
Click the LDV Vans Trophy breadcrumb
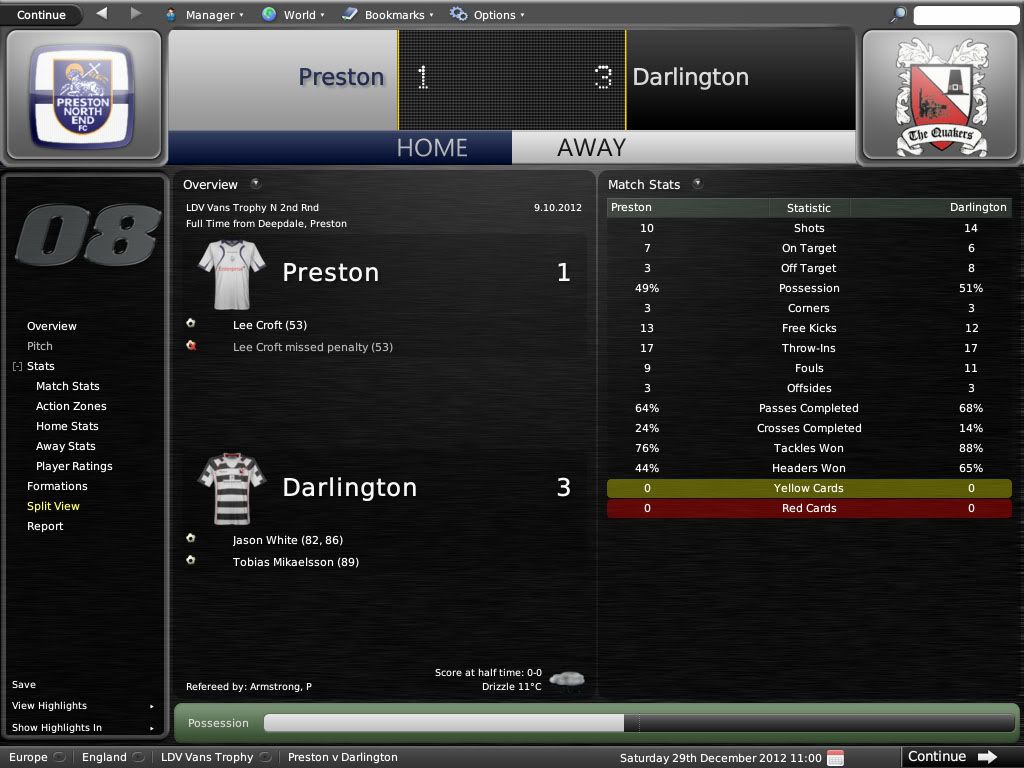click(207, 757)
